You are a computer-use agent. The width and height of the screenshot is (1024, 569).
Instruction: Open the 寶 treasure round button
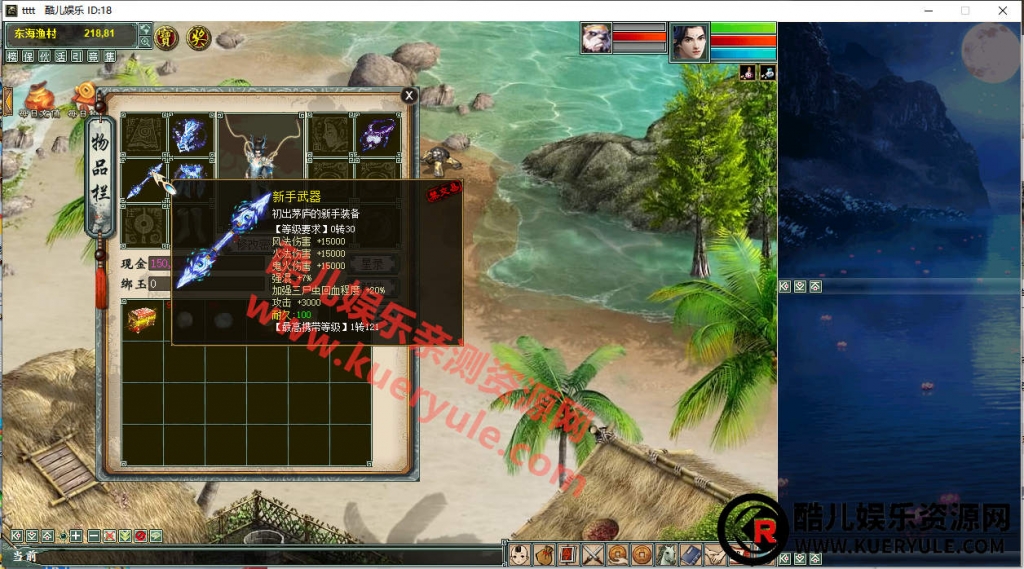[x=168, y=38]
